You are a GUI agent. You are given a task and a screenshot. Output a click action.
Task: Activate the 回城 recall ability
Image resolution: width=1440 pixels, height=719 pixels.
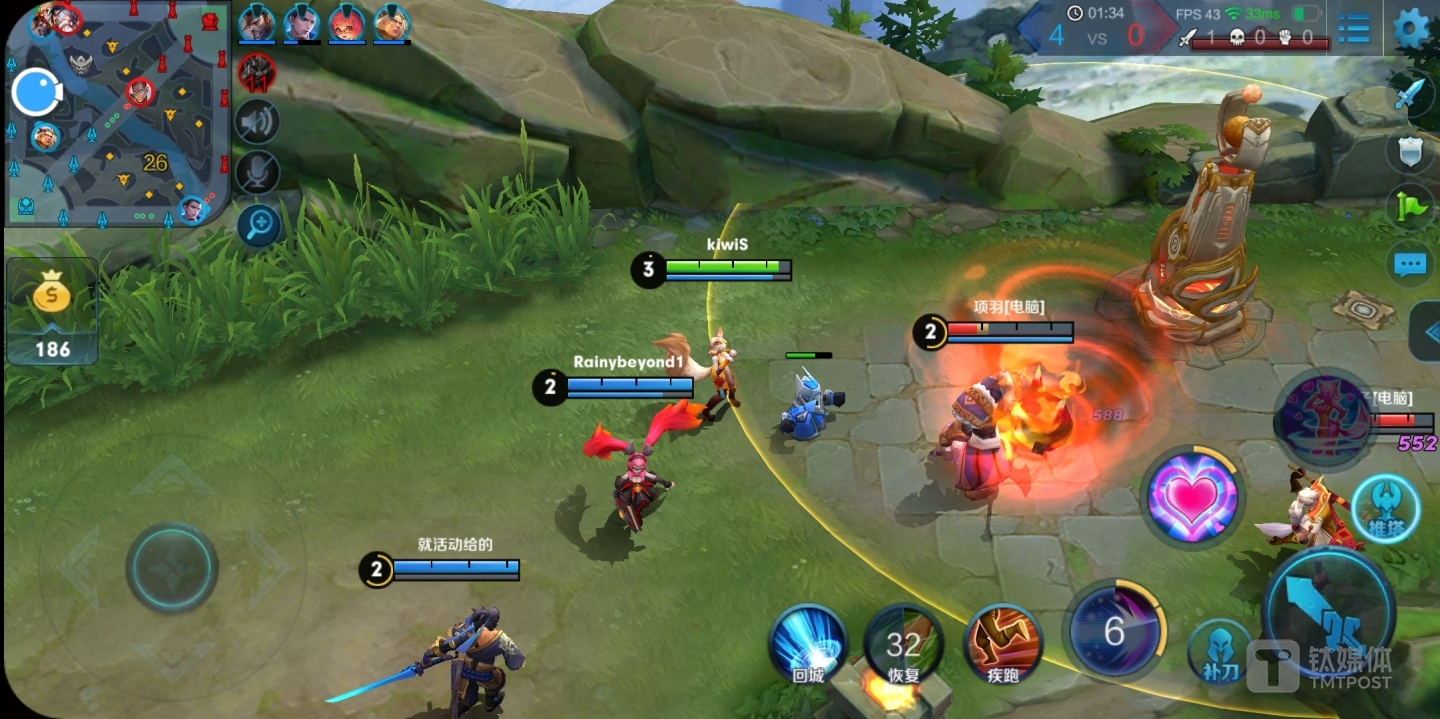tap(808, 645)
